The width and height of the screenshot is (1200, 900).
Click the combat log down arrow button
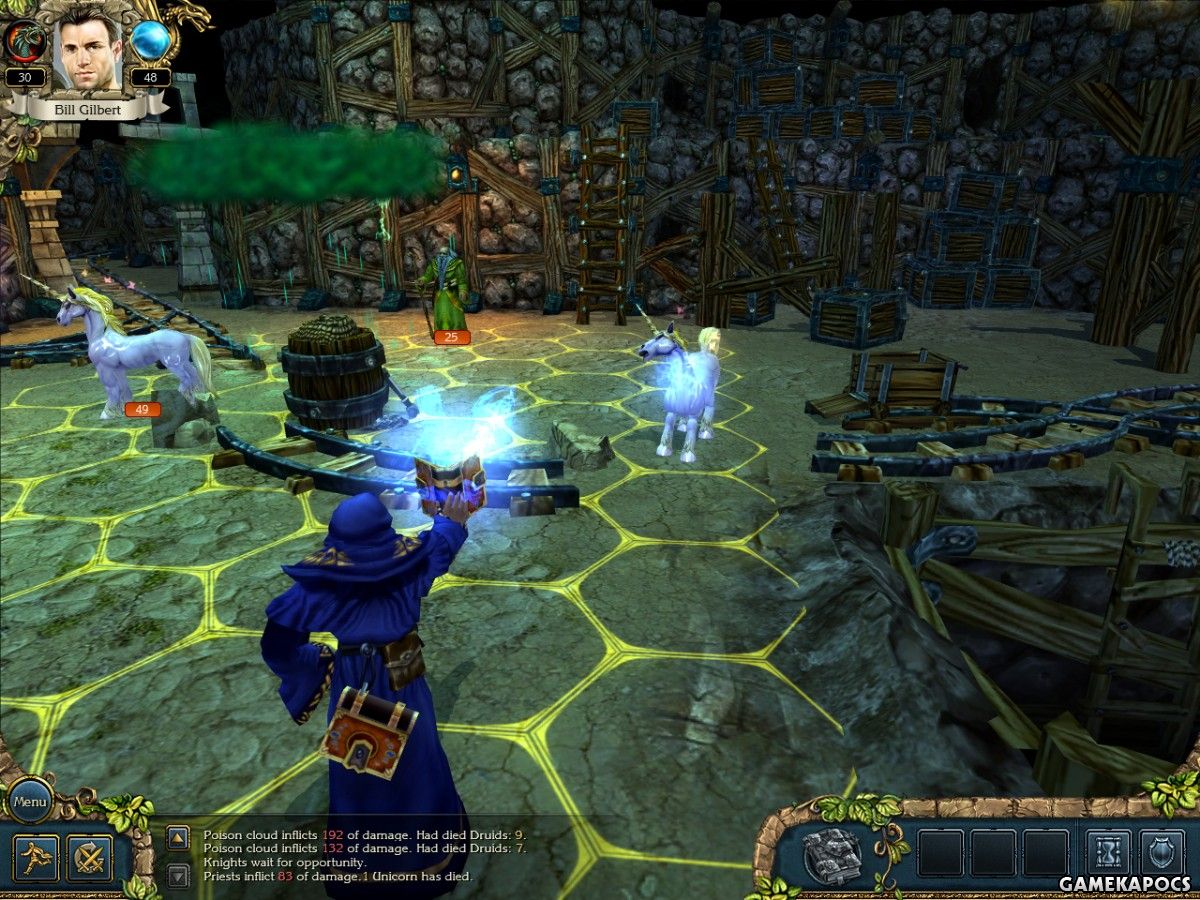[x=177, y=876]
